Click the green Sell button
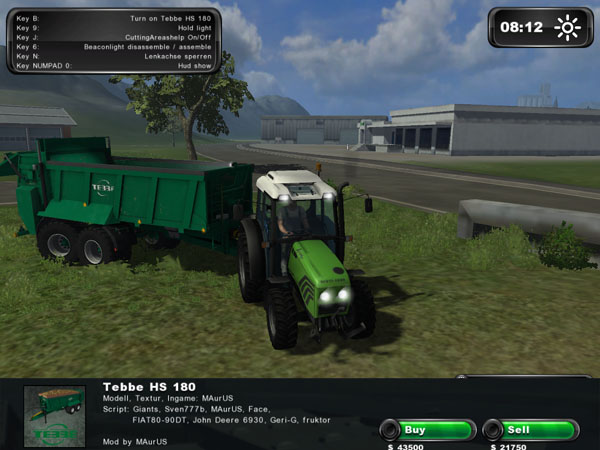Image resolution: width=600 pixels, height=450 pixels. (x=530, y=430)
